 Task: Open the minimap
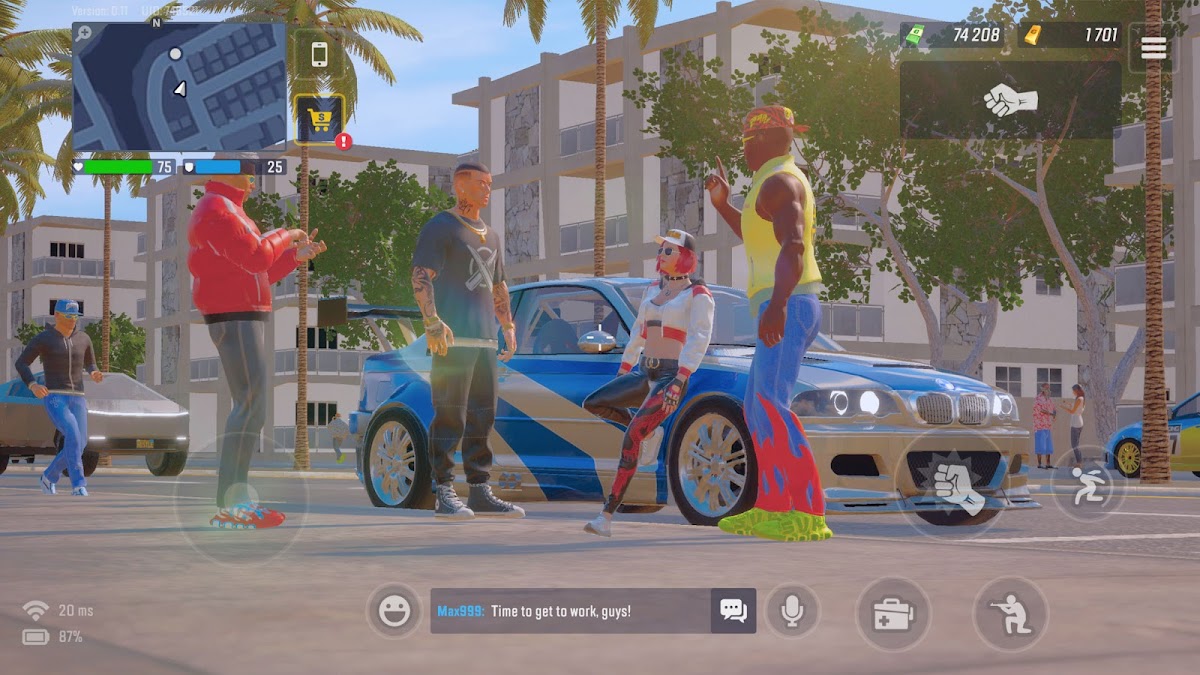coord(180,88)
